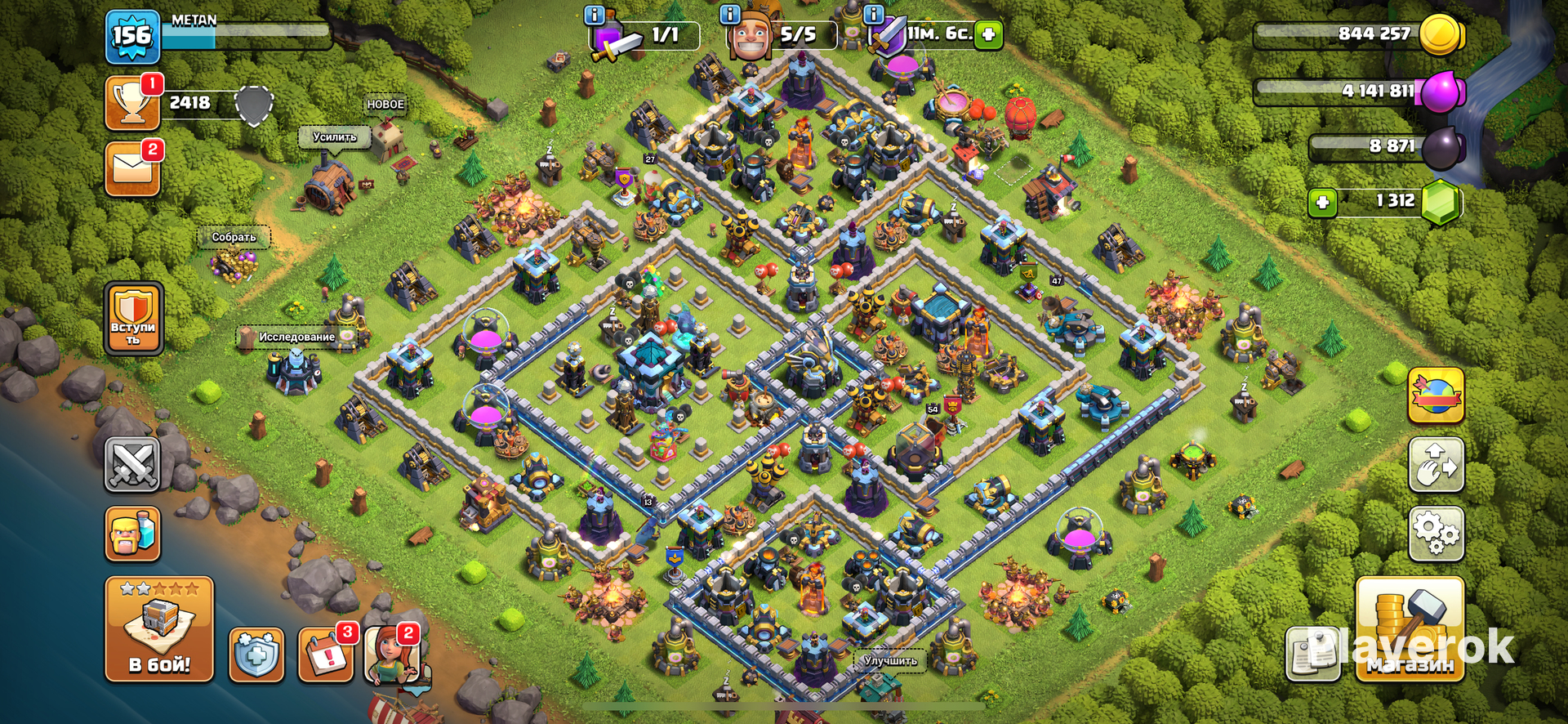Open the globe world events button

(1436, 396)
